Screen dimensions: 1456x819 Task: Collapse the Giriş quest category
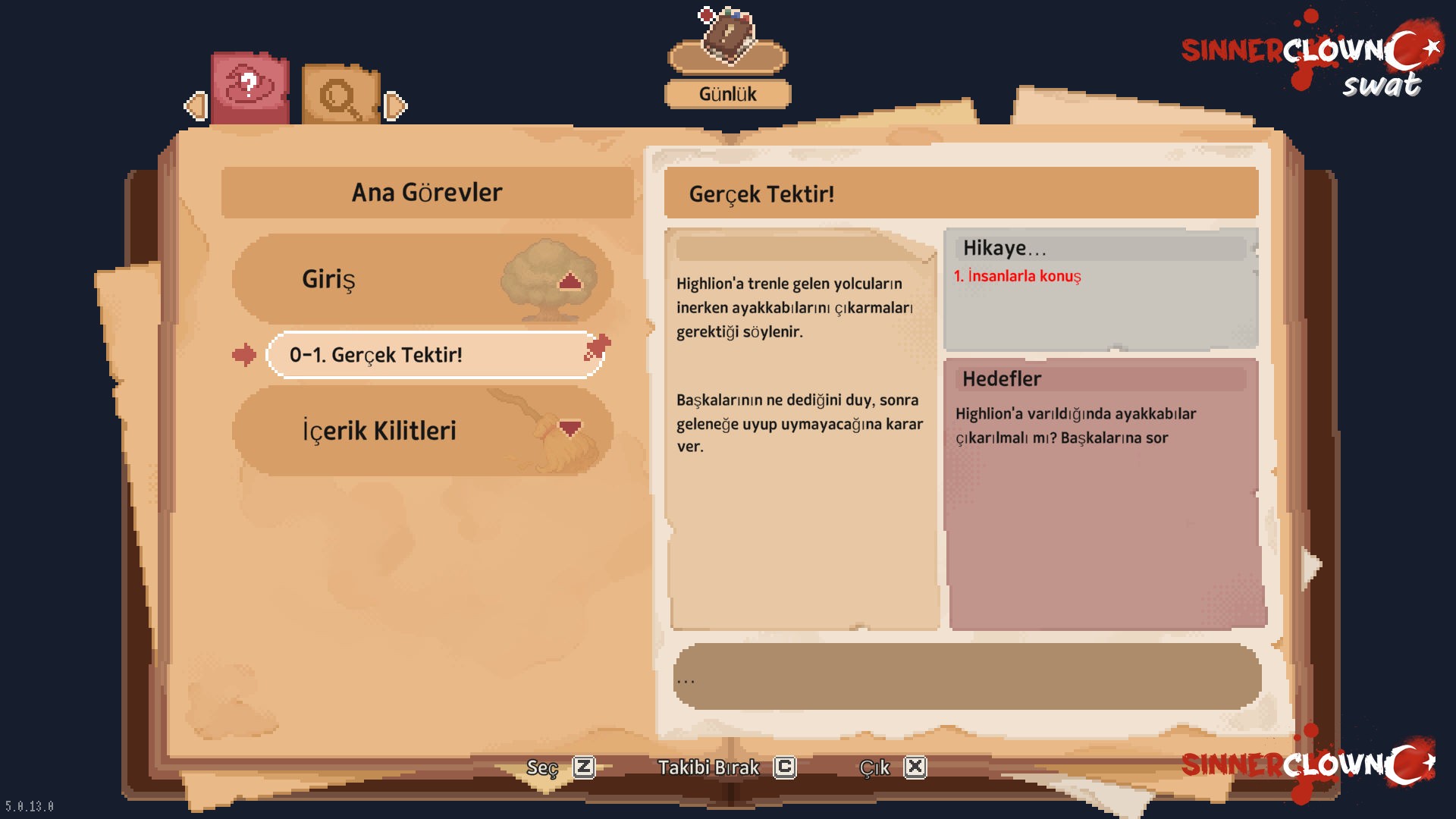pyautogui.click(x=570, y=282)
